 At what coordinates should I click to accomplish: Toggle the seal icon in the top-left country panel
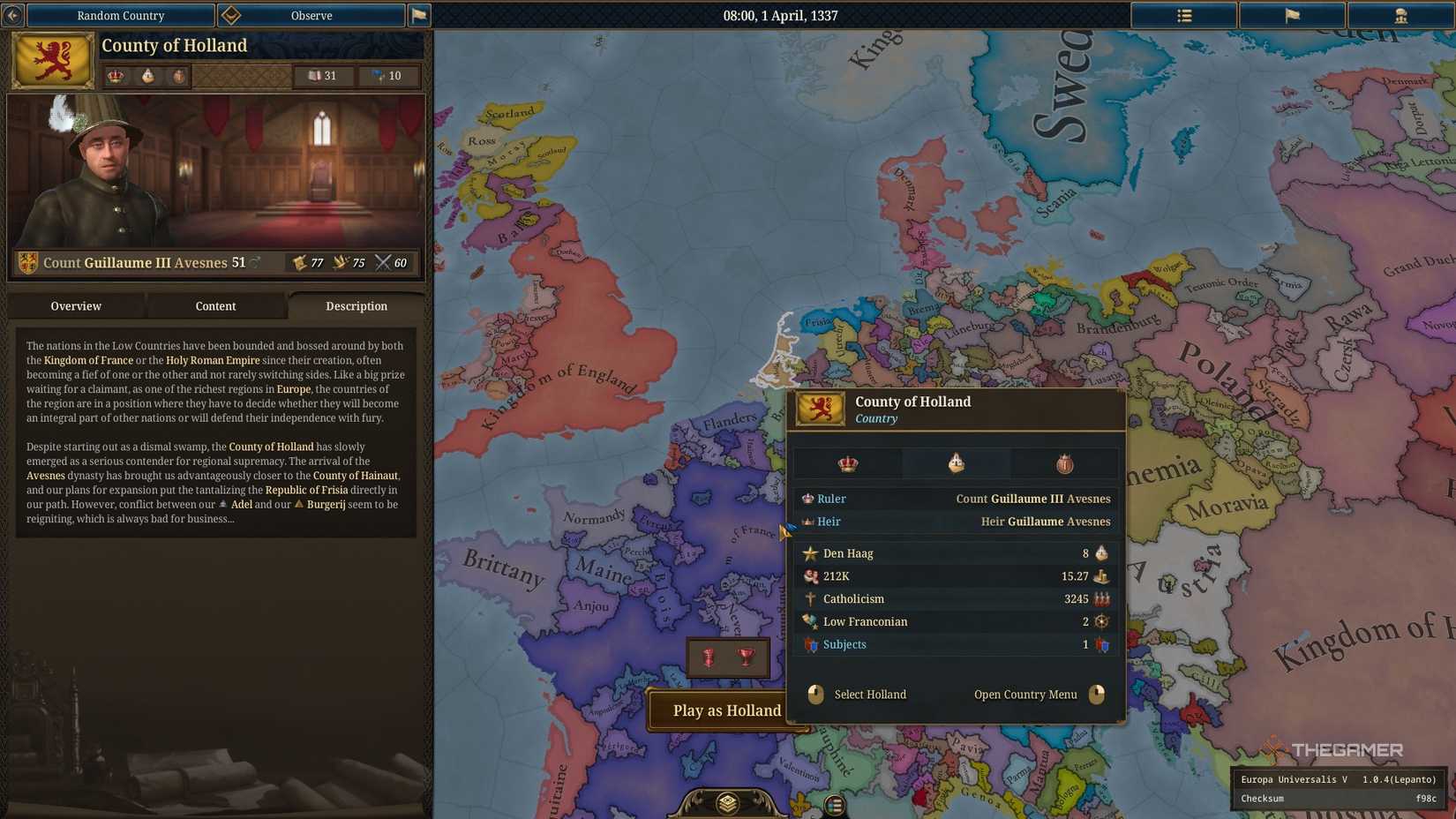coord(178,76)
